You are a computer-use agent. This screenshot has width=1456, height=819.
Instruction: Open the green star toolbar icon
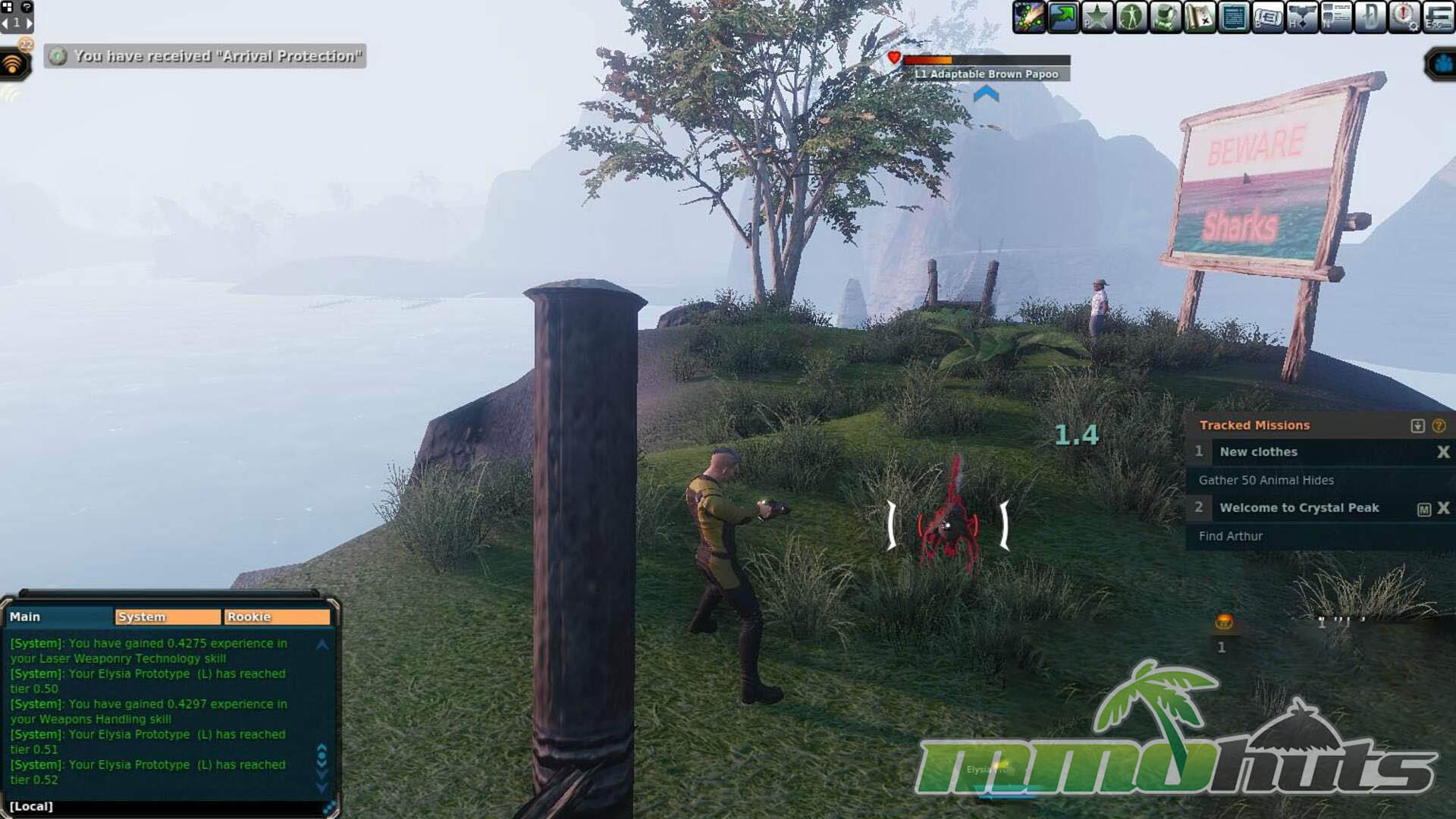1097,17
